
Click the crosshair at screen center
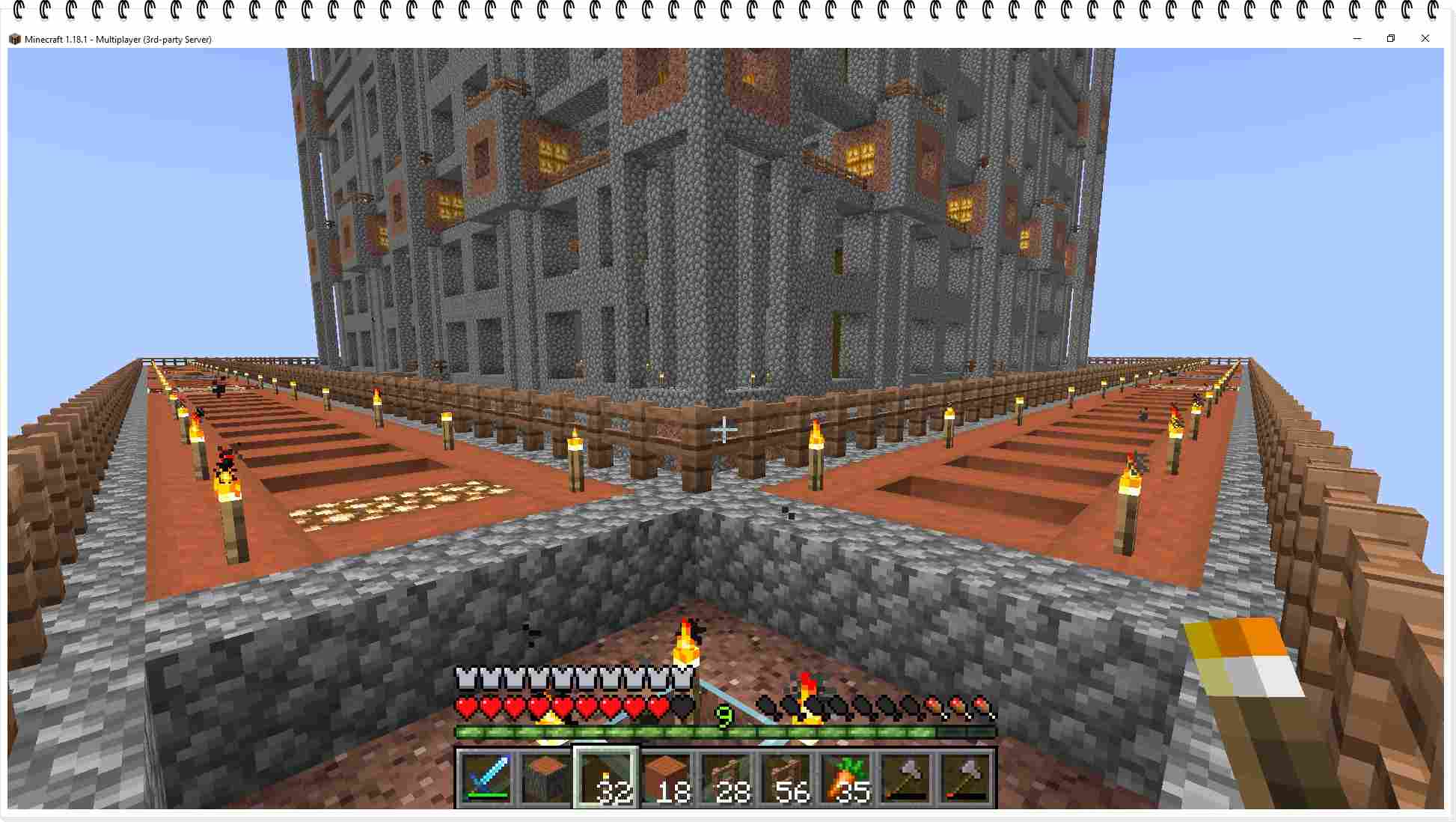pyautogui.click(x=723, y=428)
